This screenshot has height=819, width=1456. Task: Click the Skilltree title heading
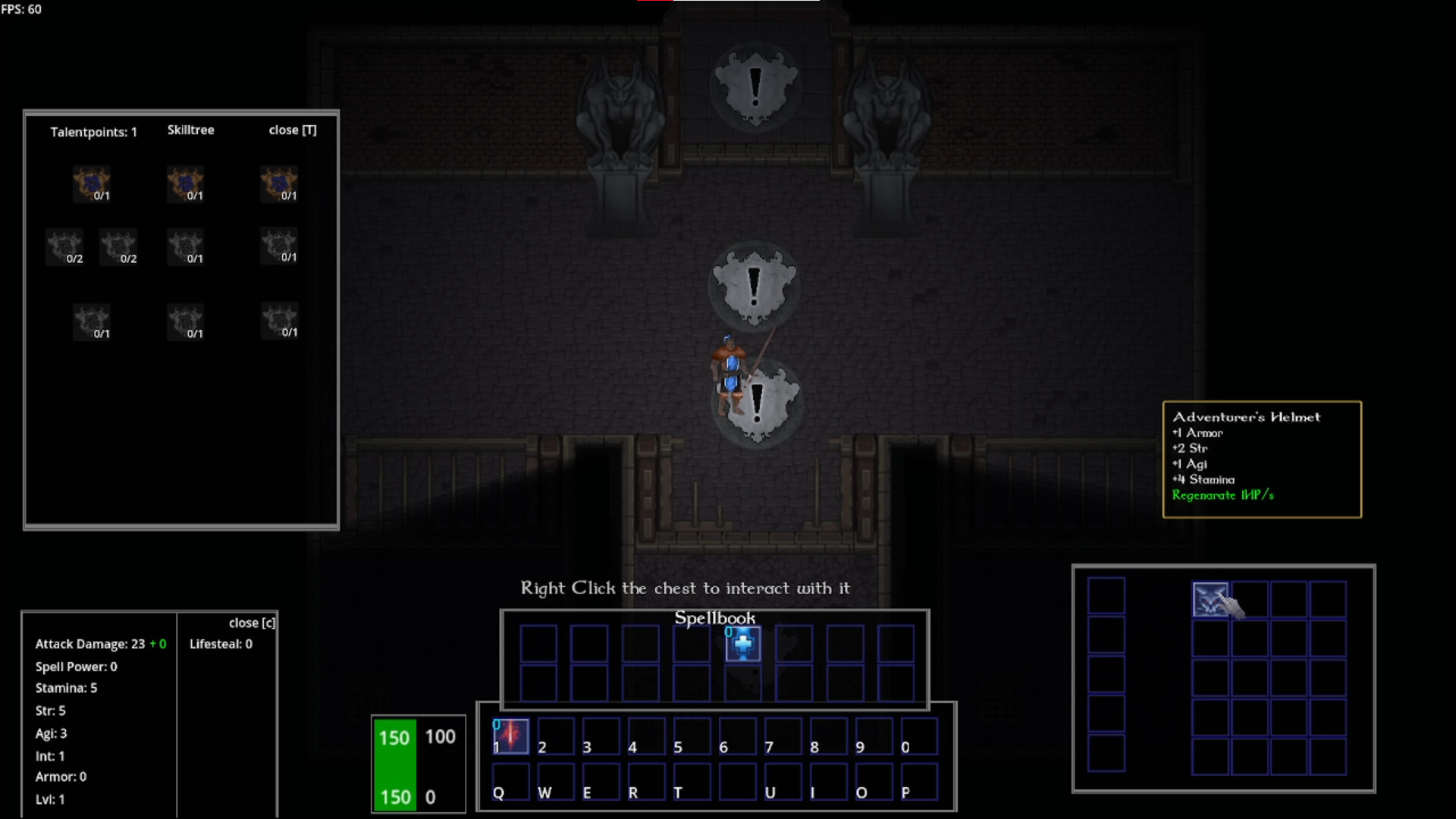[190, 130]
